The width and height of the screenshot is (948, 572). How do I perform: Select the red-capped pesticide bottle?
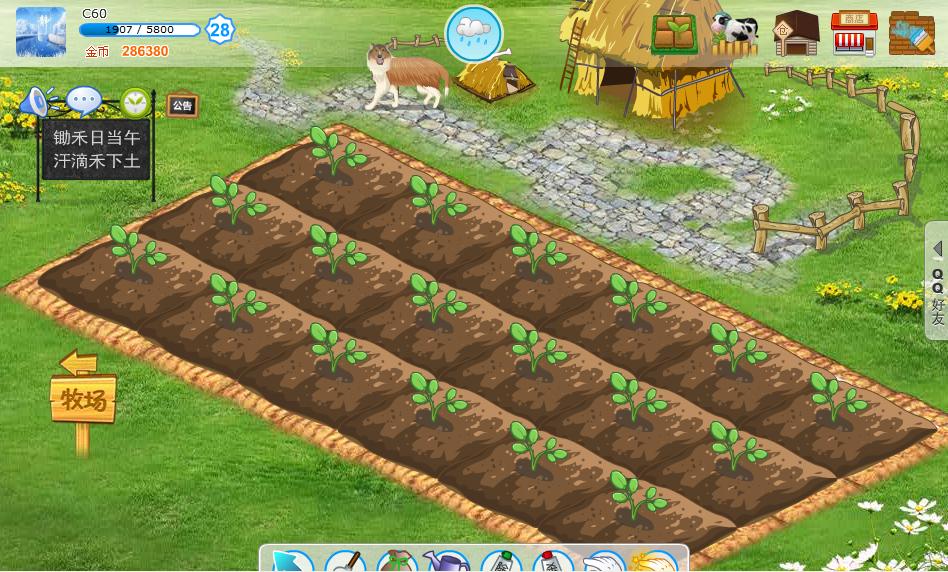(552, 562)
